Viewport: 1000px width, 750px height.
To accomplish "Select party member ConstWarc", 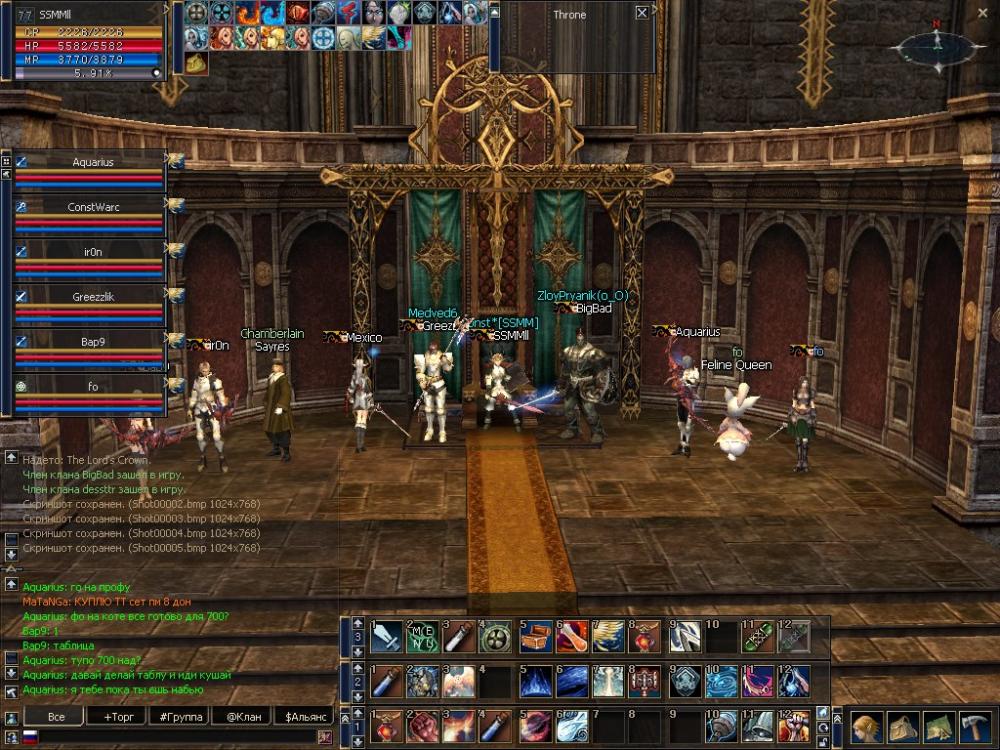I will [x=92, y=207].
